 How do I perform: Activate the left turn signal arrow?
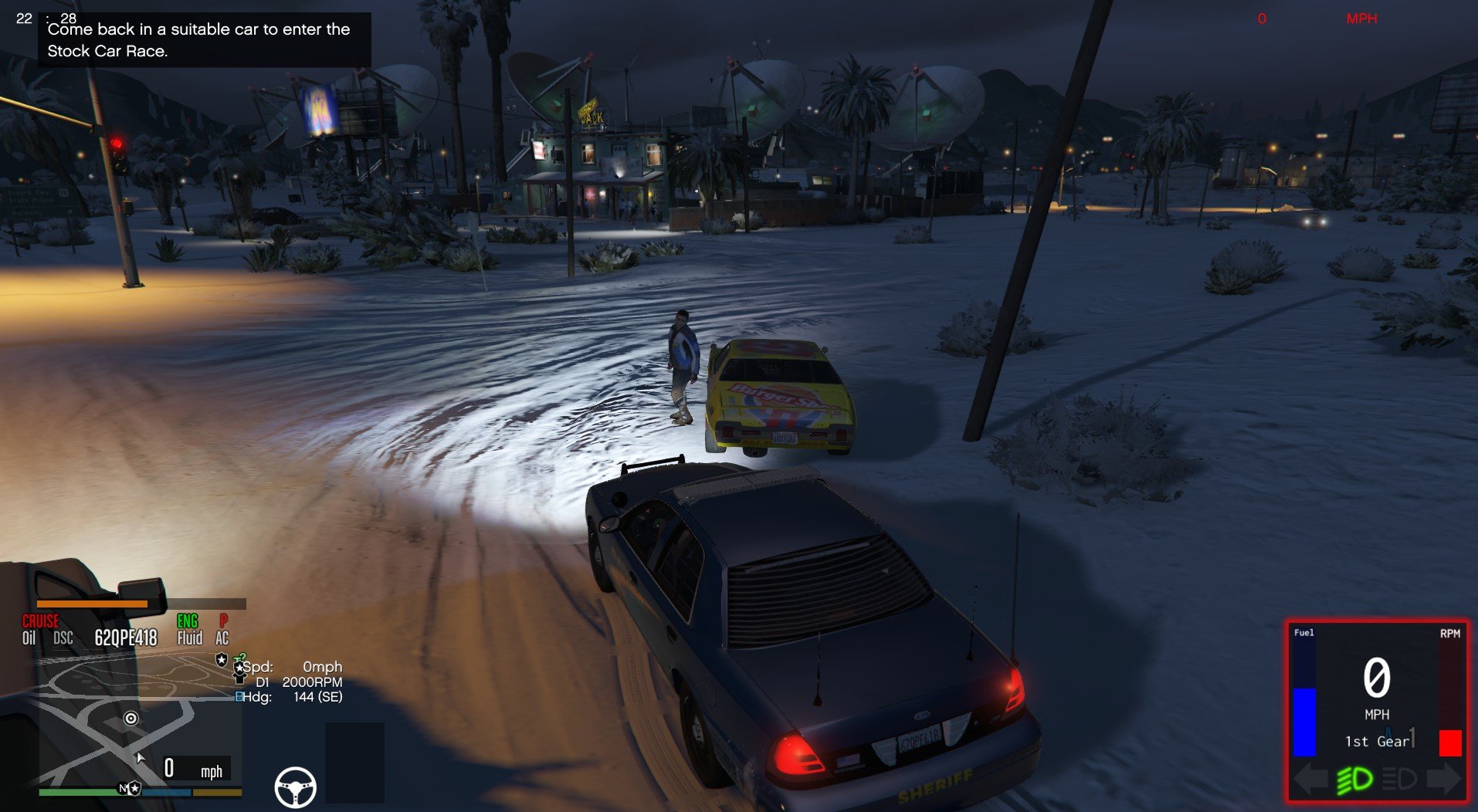click(x=1310, y=780)
